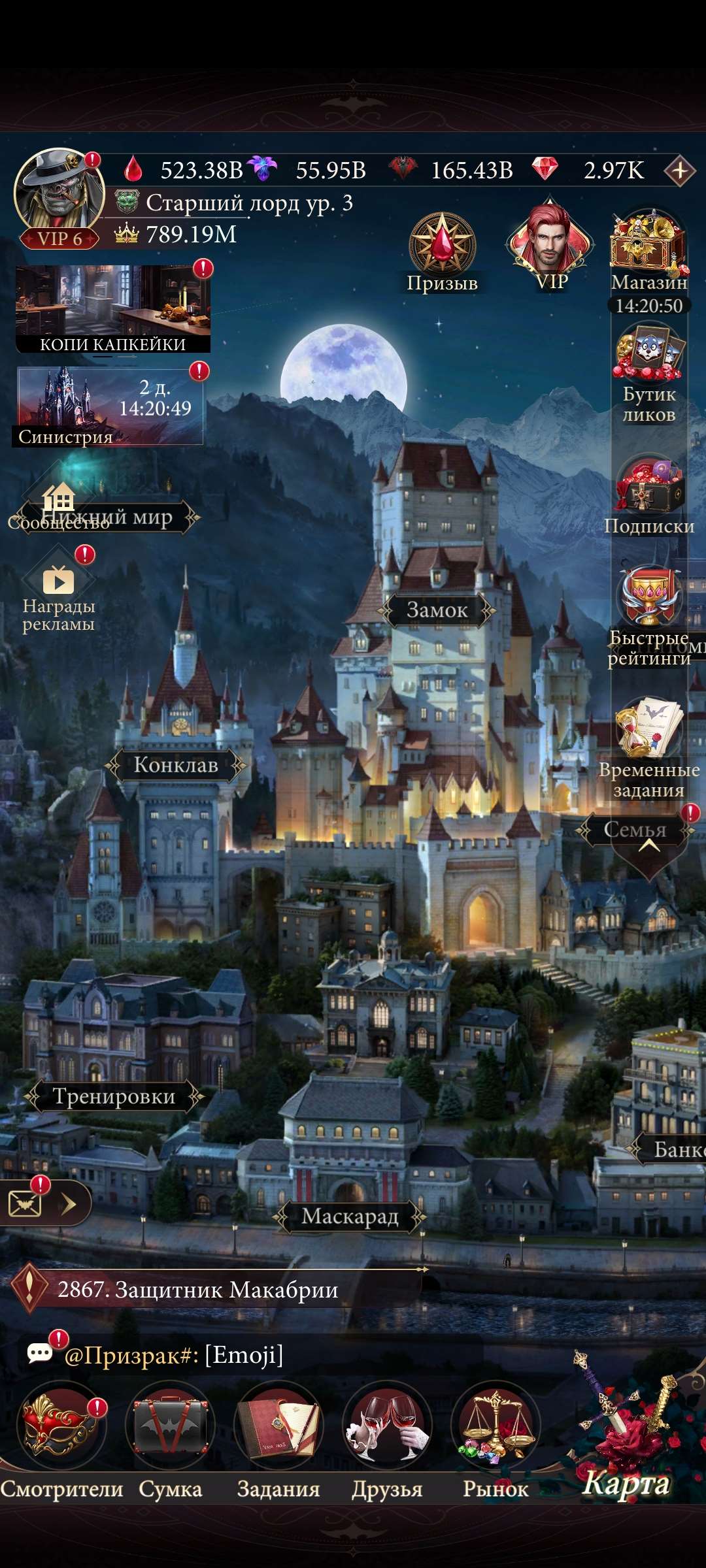Enter the Замок castle
706x1568 pixels.
point(437,610)
